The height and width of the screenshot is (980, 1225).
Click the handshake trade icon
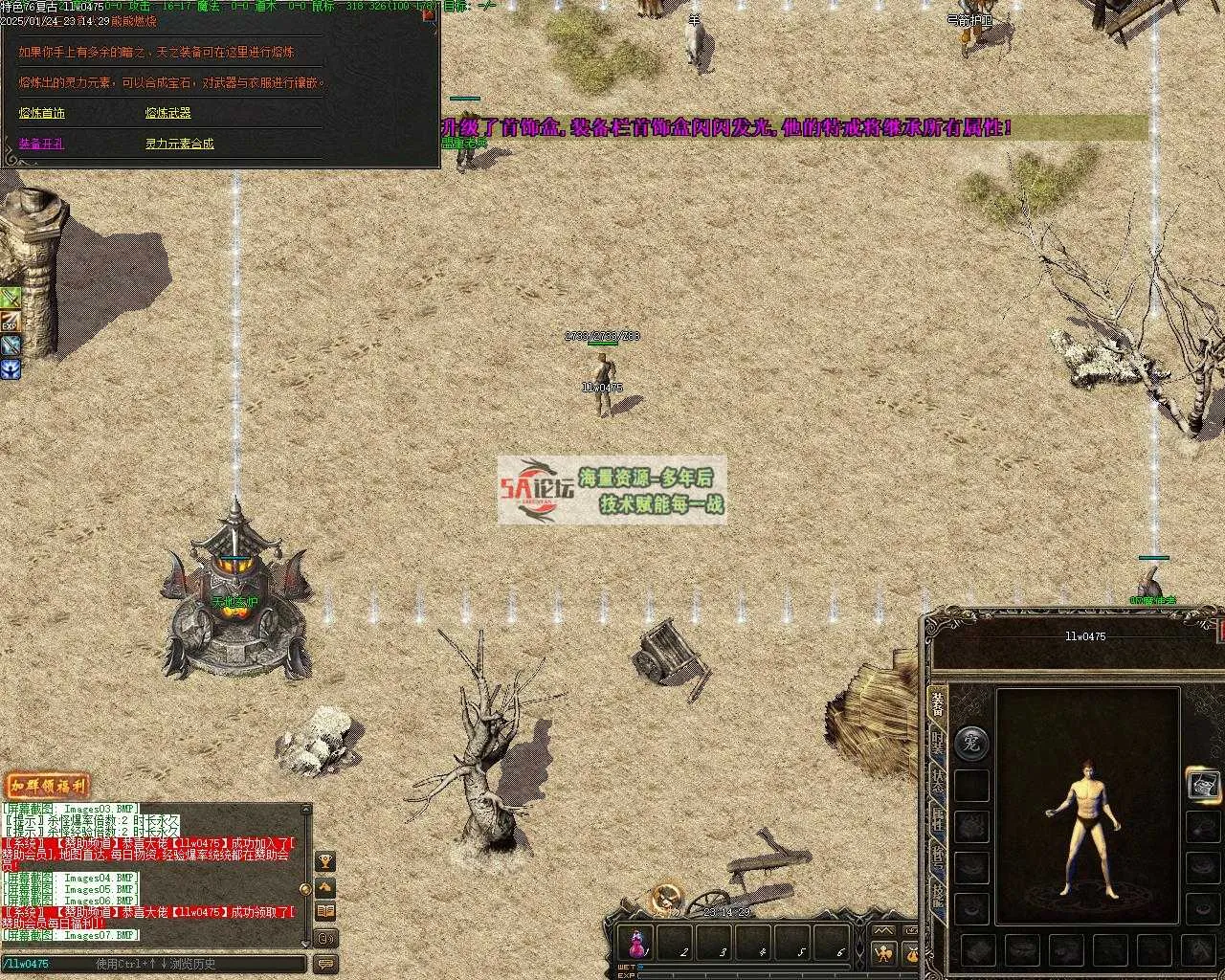pyautogui.click(x=325, y=887)
